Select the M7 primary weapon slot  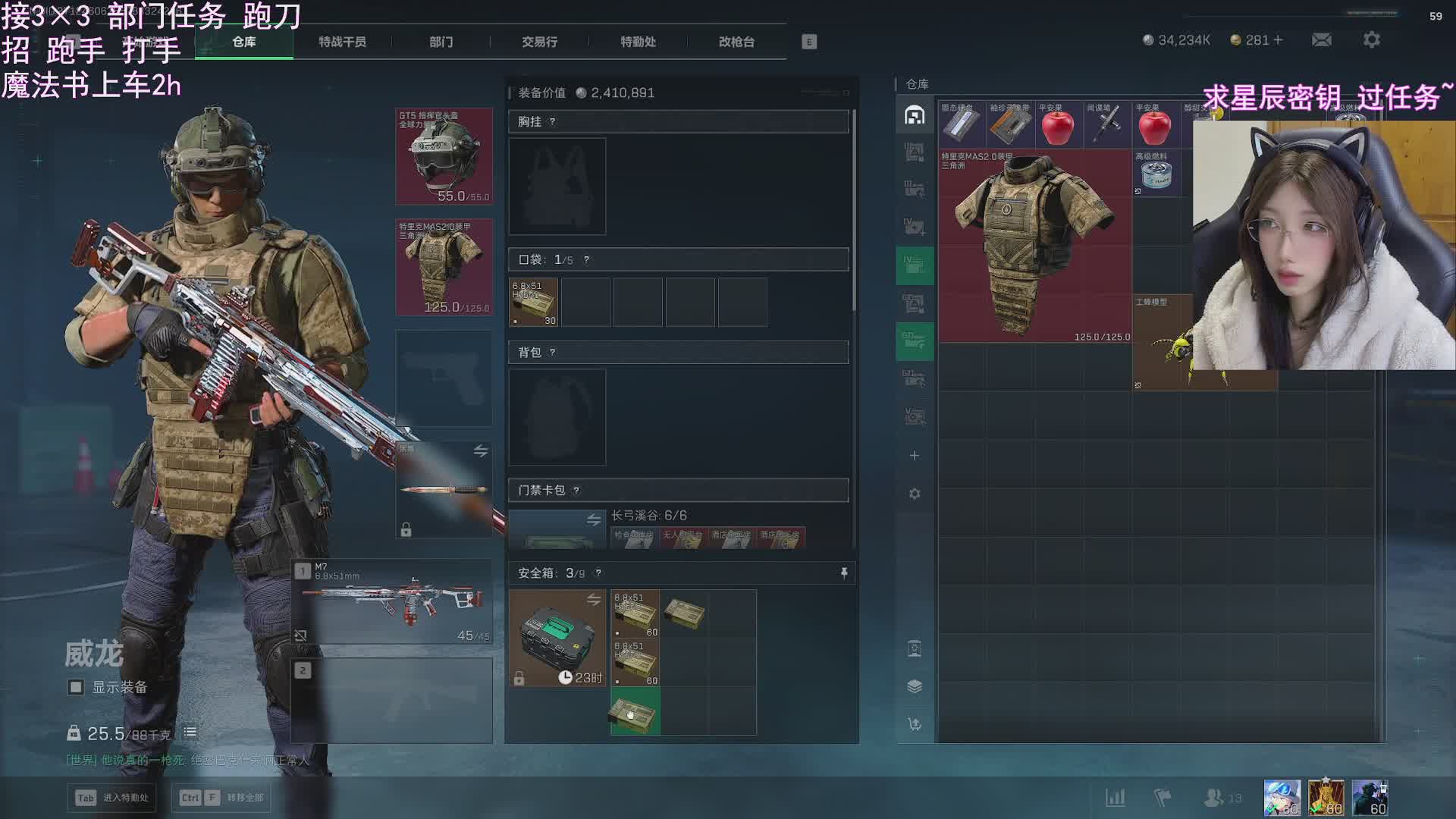(392, 602)
